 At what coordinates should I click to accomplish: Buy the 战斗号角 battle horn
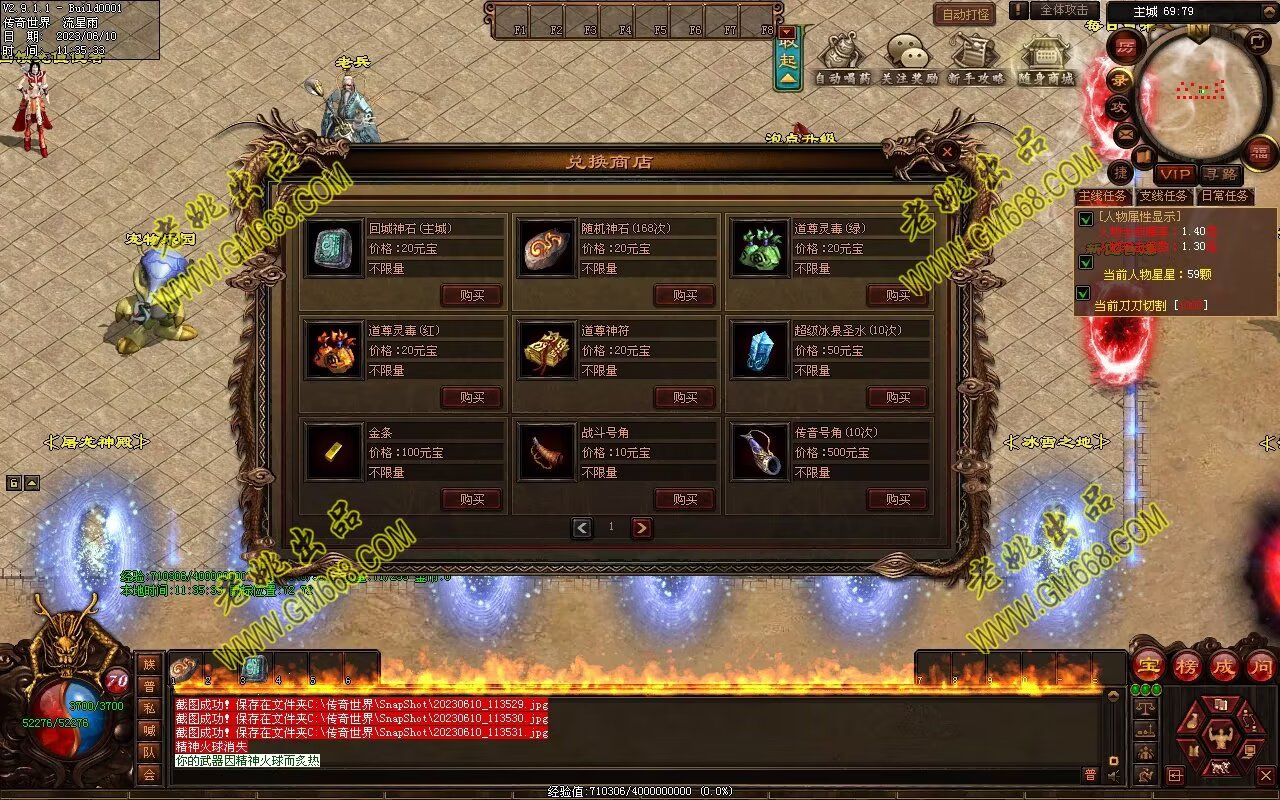(x=684, y=499)
